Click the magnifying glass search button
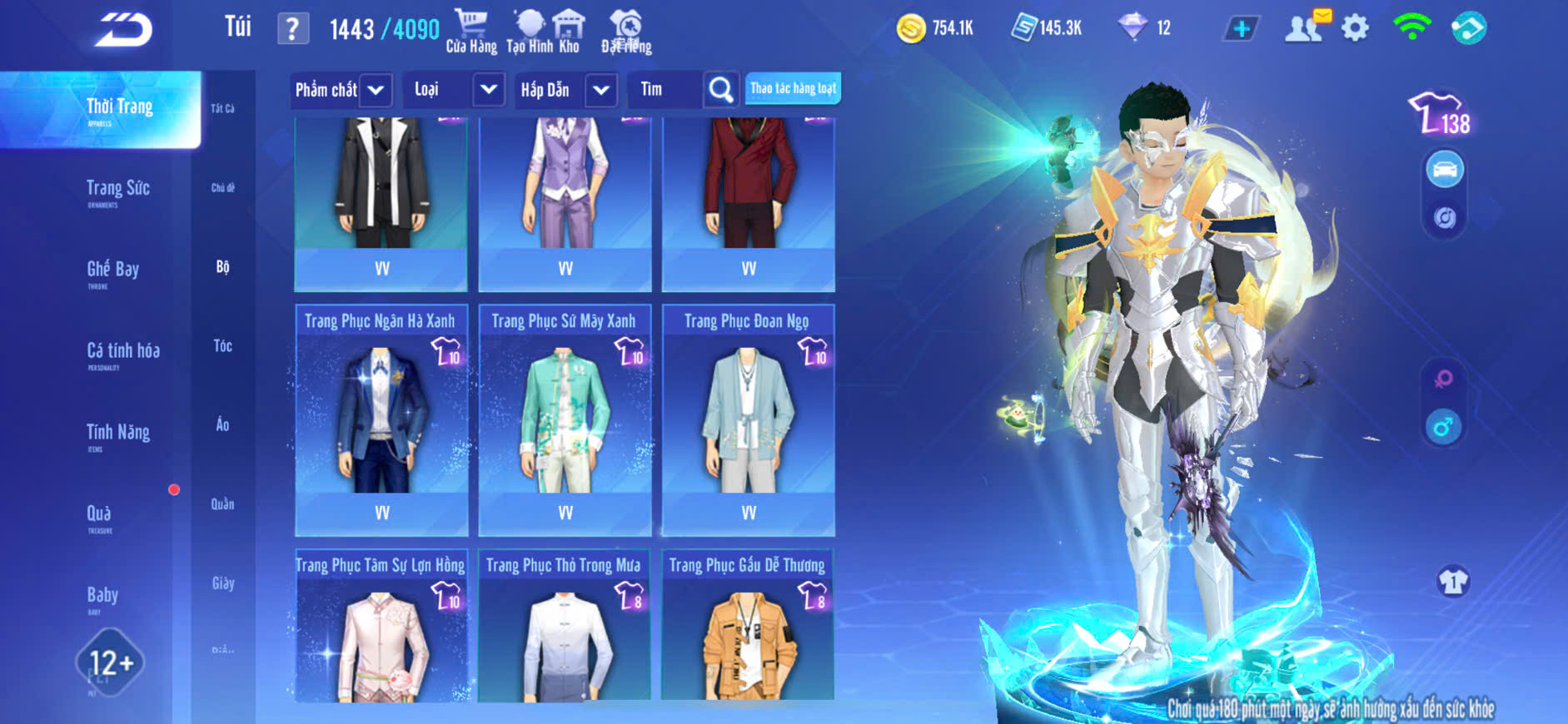 (721, 90)
